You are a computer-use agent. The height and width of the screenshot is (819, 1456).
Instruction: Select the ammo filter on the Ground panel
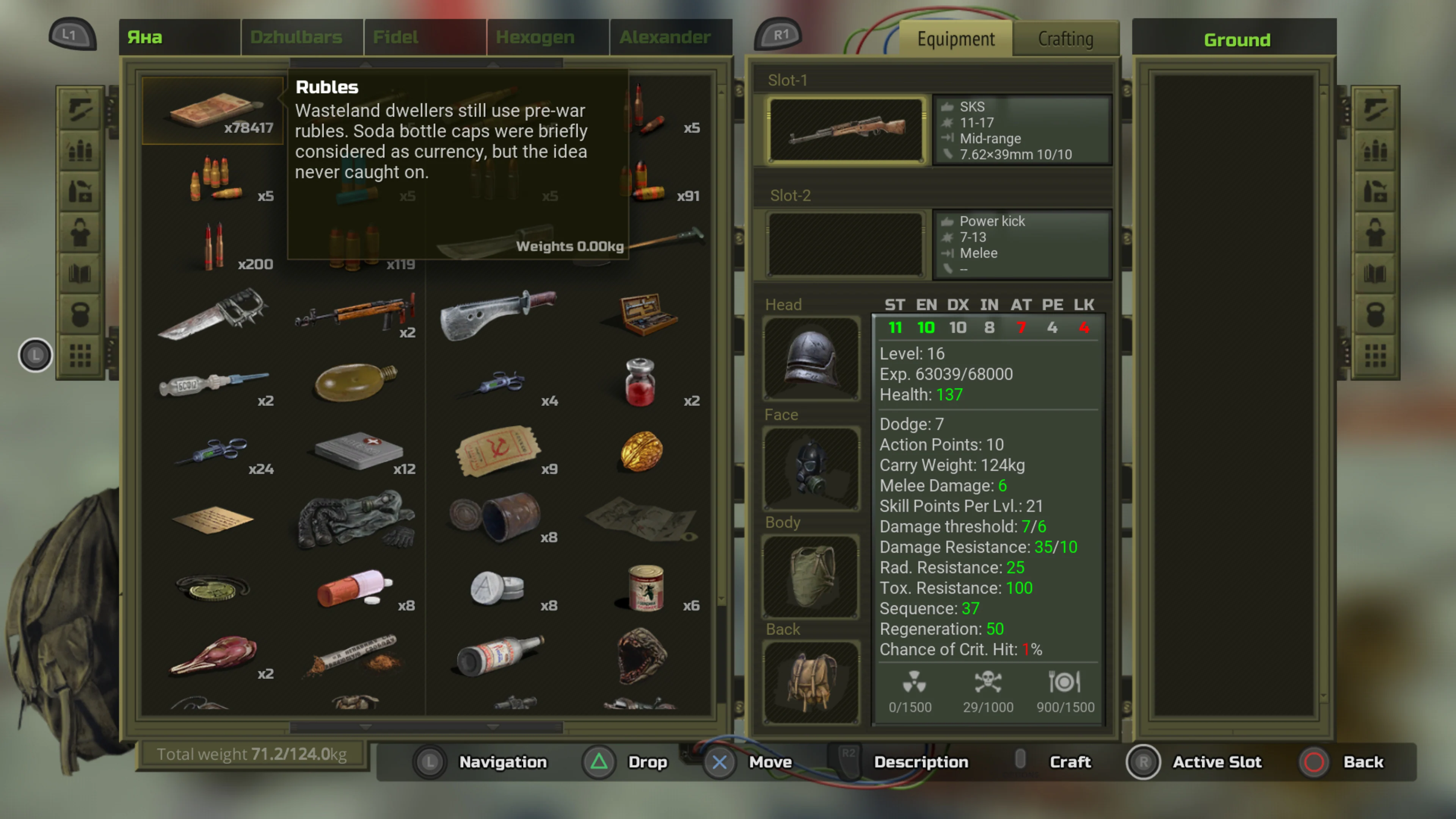click(1374, 150)
